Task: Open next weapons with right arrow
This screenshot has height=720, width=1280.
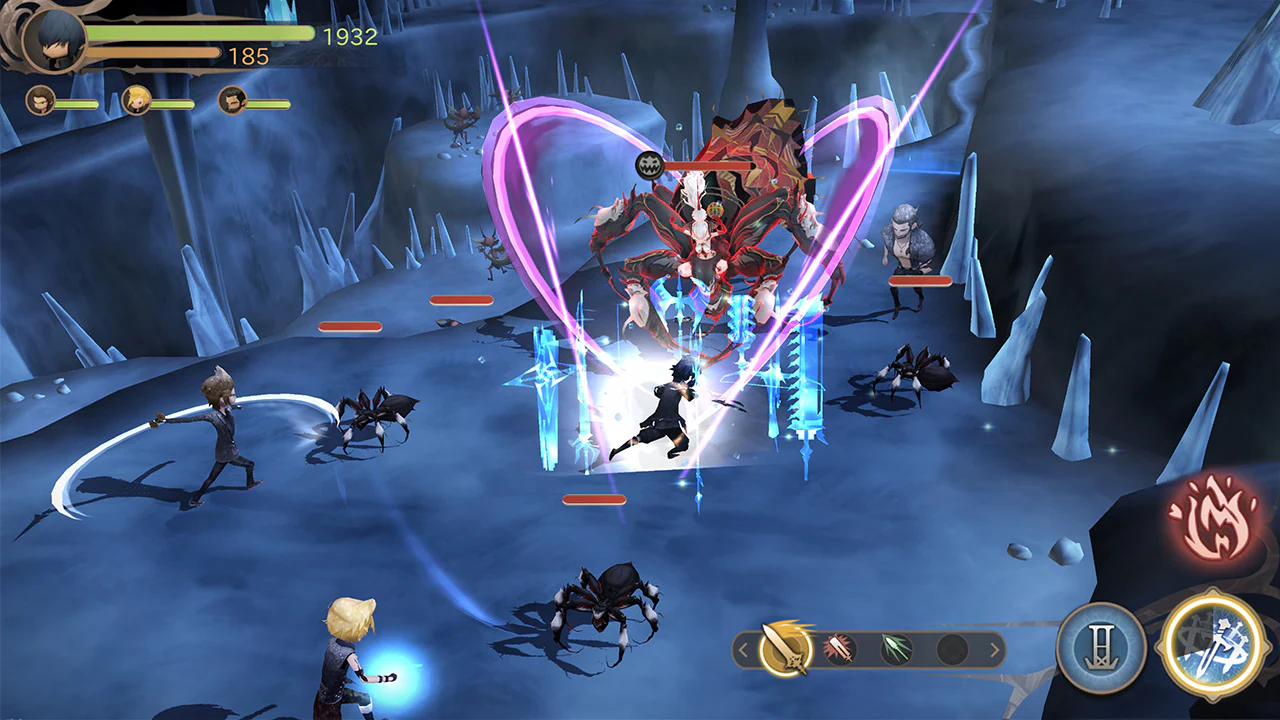Action: (994, 648)
